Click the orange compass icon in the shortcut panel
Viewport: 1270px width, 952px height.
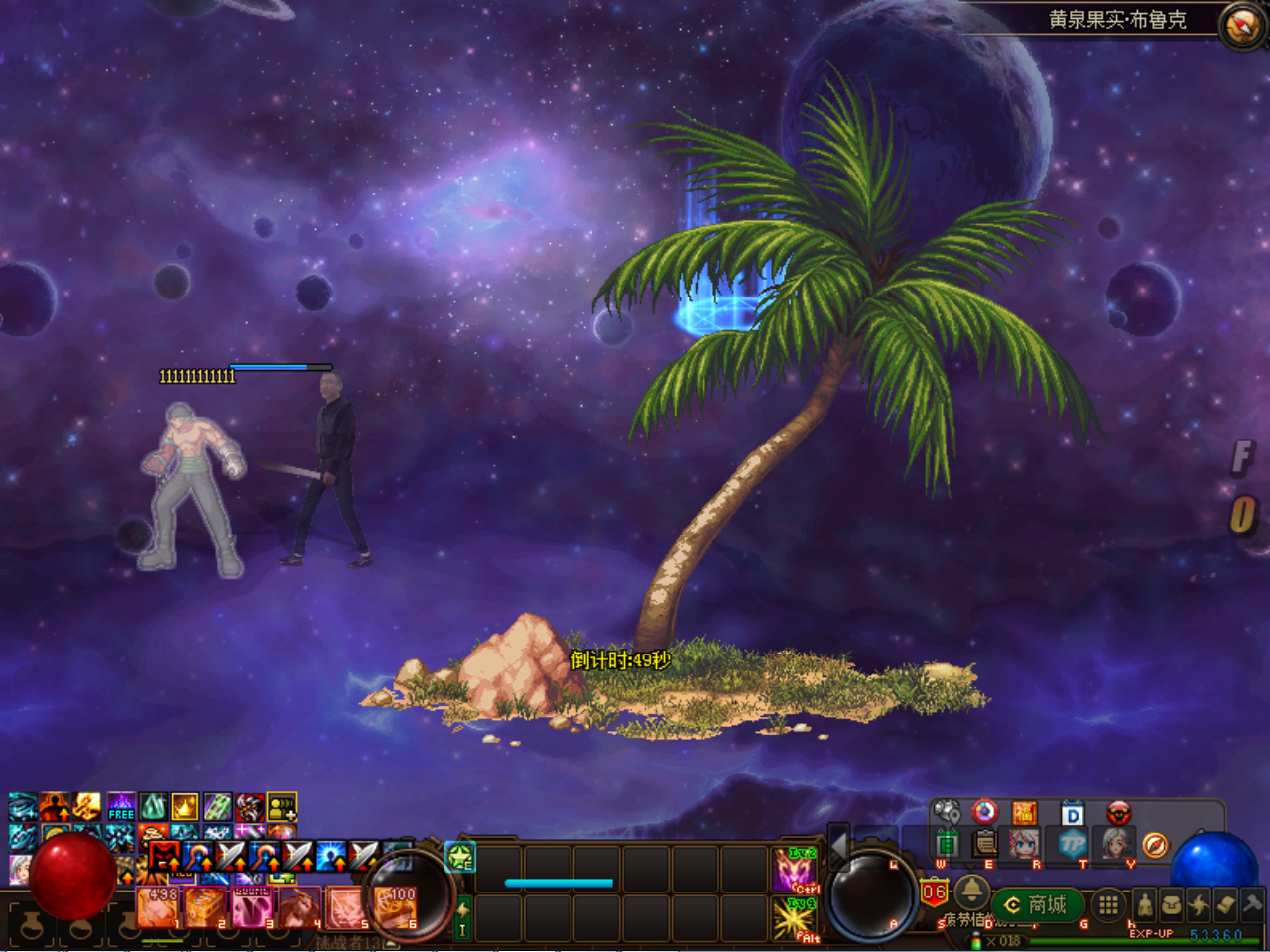click(x=1155, y=845)
